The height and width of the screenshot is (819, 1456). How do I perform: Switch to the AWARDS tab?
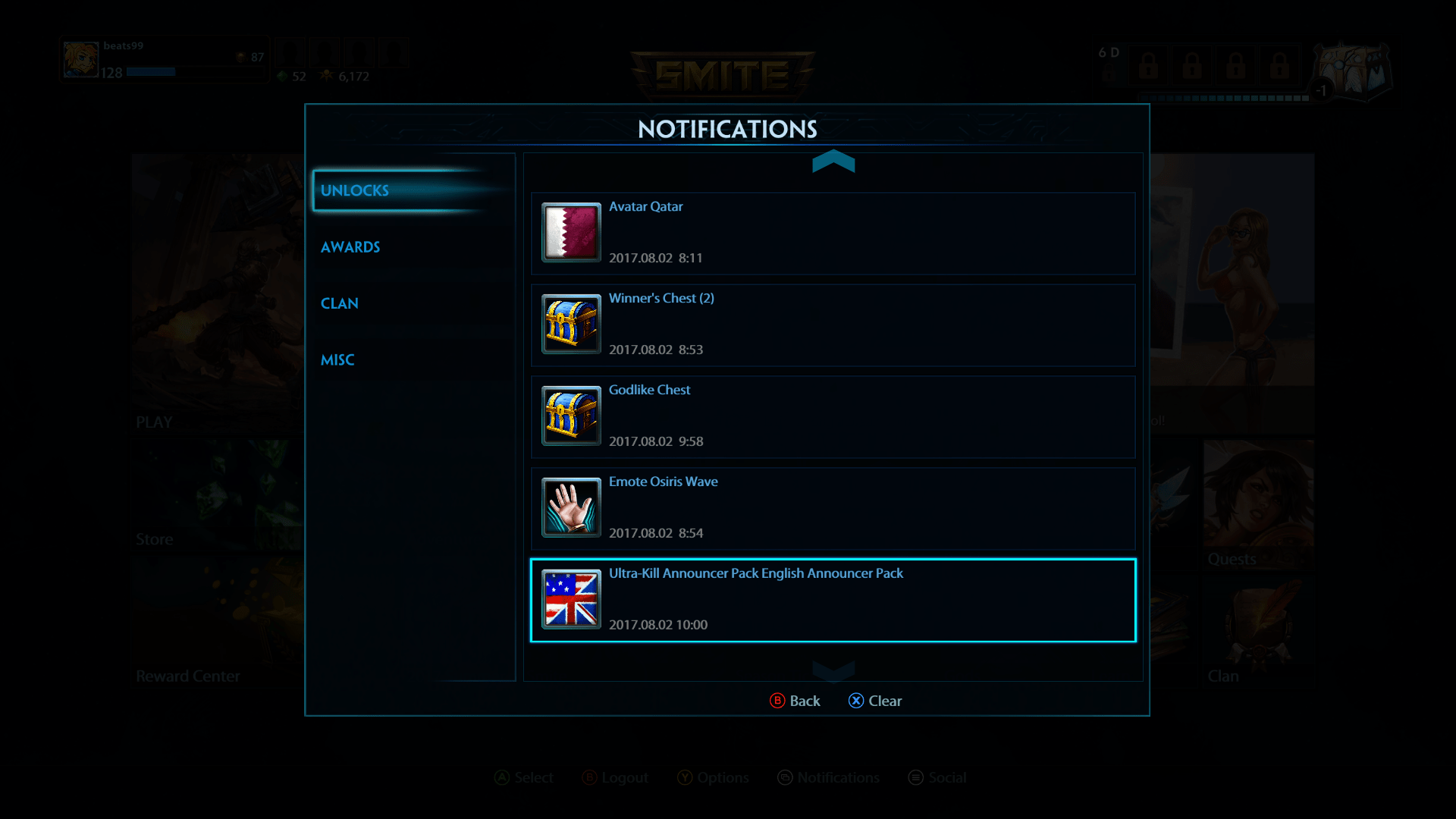point(350,246)
